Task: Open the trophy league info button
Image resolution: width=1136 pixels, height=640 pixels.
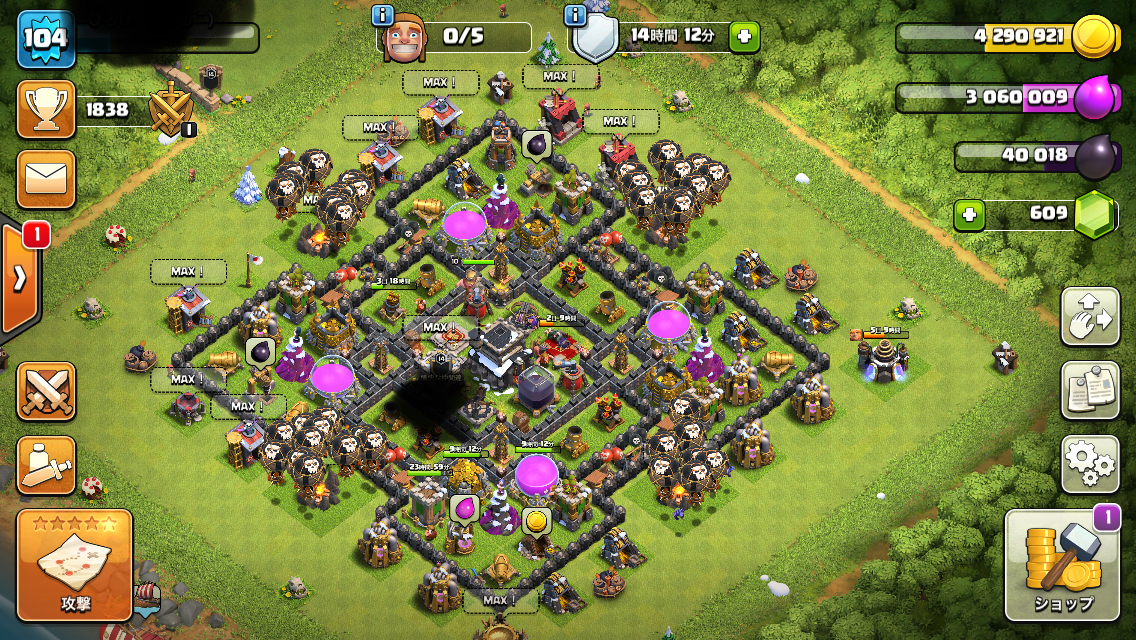Action: tap(46, 110)
